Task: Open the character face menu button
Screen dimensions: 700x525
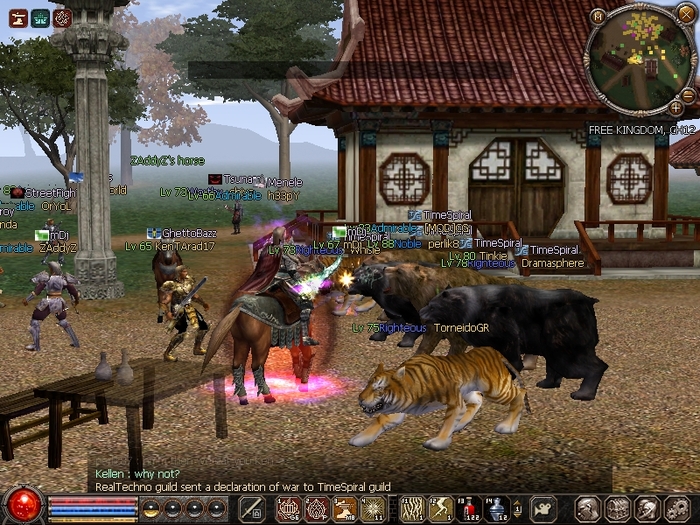Action: pos(589,509)
